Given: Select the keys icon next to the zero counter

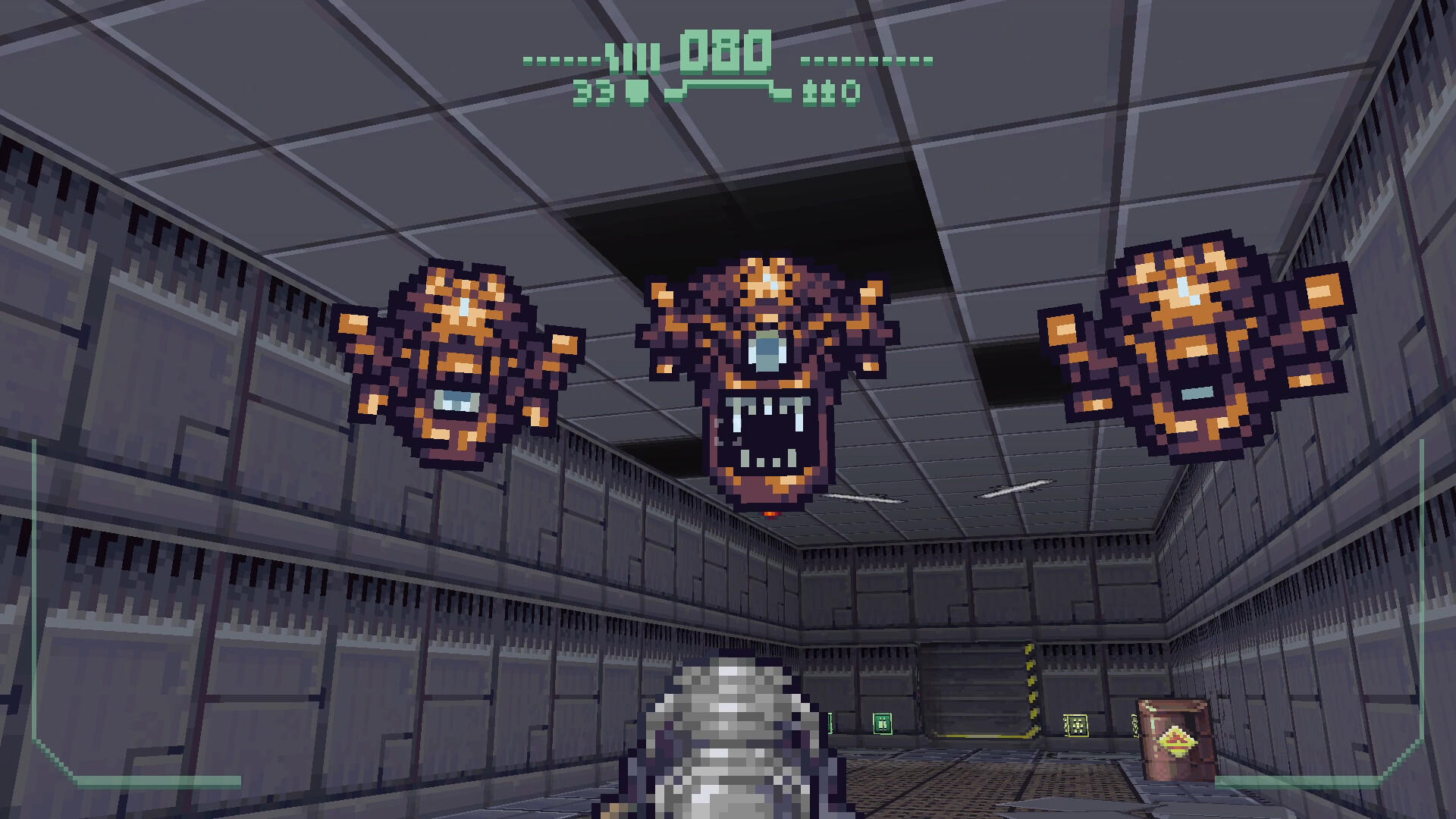Looking at the screenshot, I should [x=820, y=93].
